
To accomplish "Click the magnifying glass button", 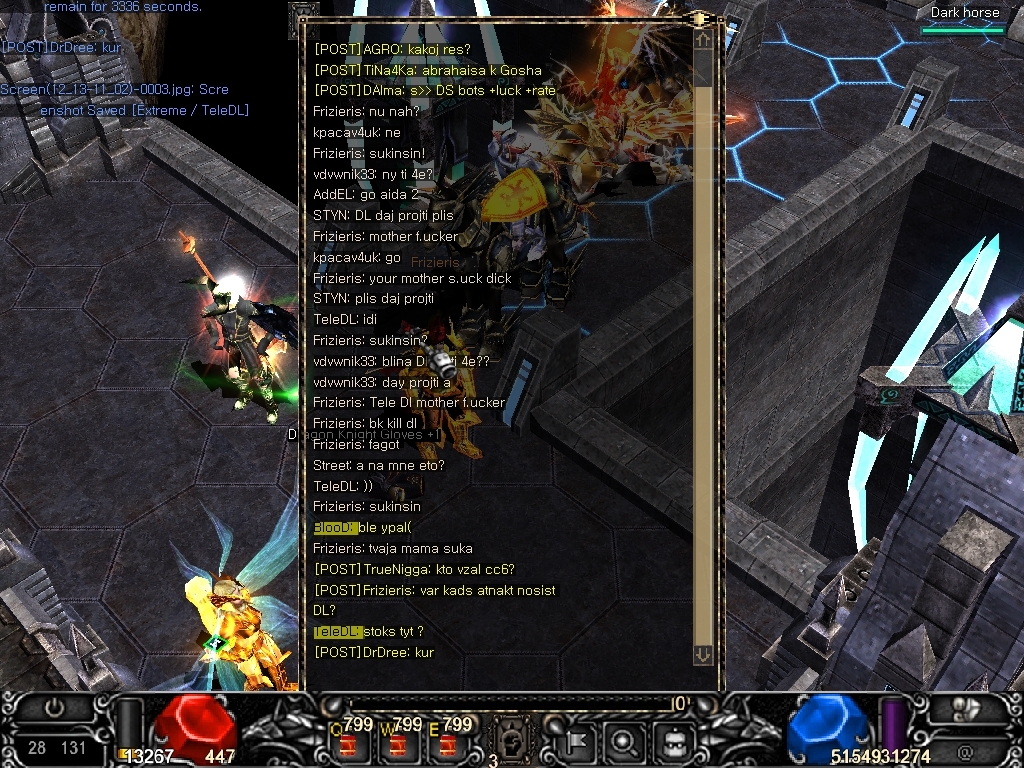I will [x=623, y=741].
